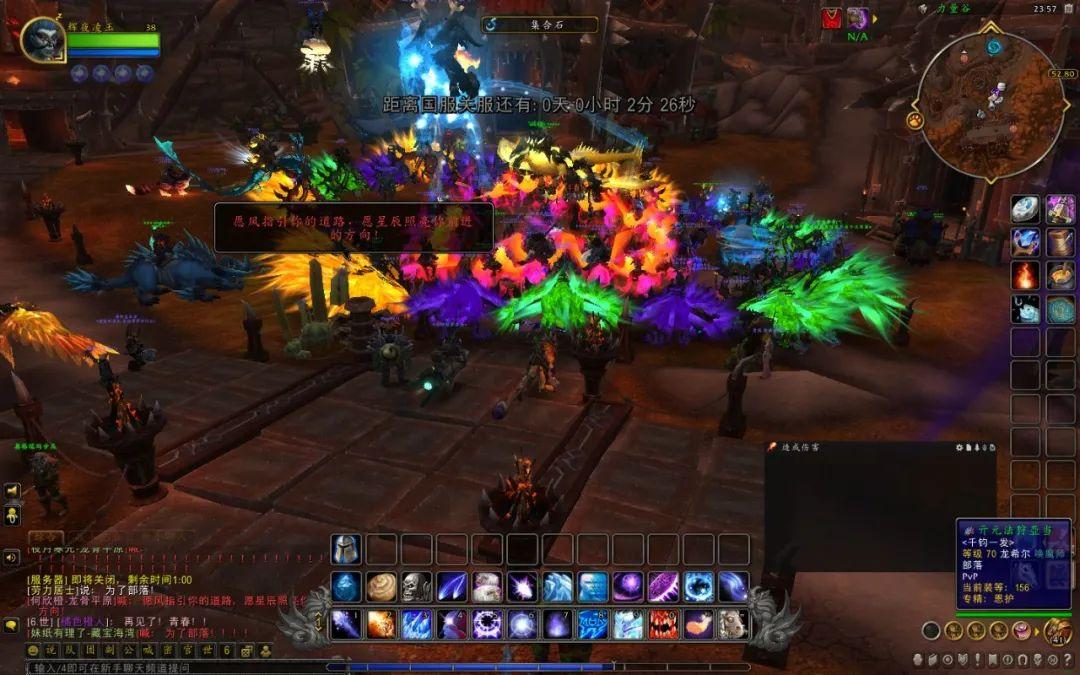
Task: Use the fire flame icon on side bar
Action: click(1025, 275)
